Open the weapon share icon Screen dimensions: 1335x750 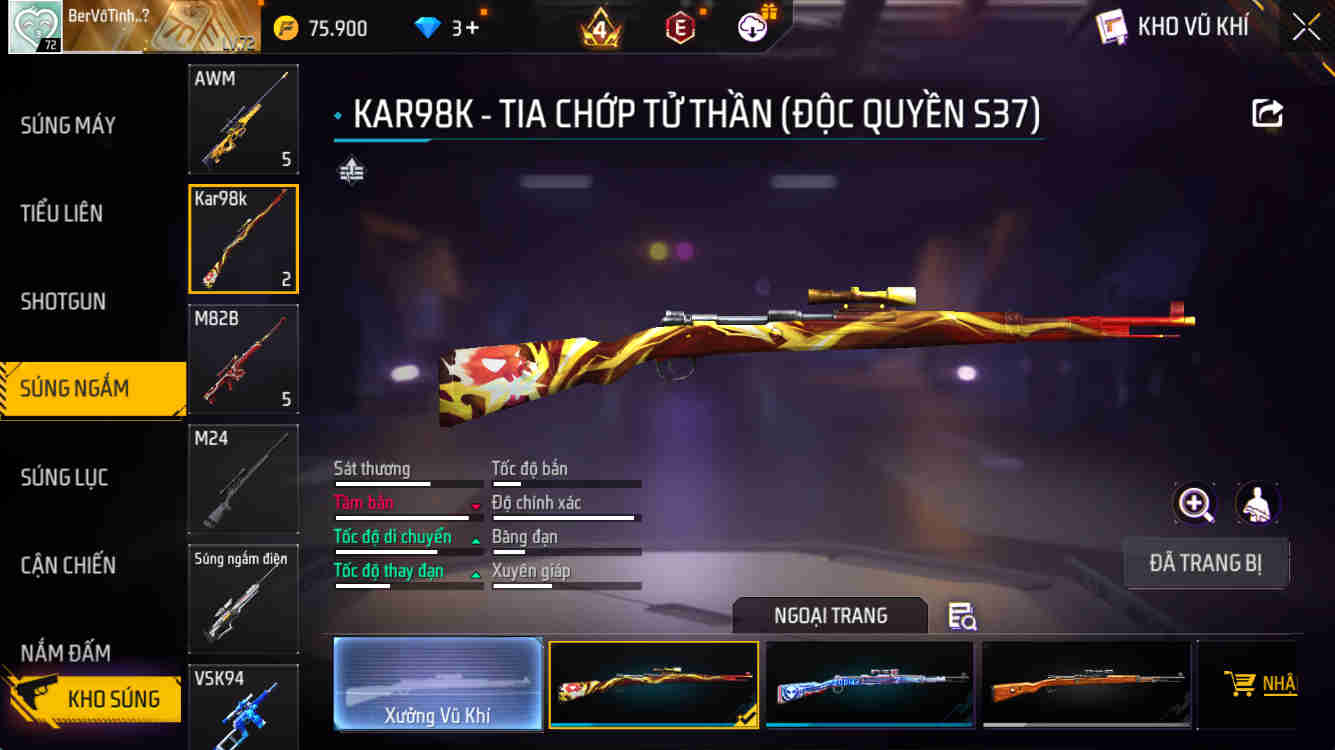click(x=1267, y=113)
